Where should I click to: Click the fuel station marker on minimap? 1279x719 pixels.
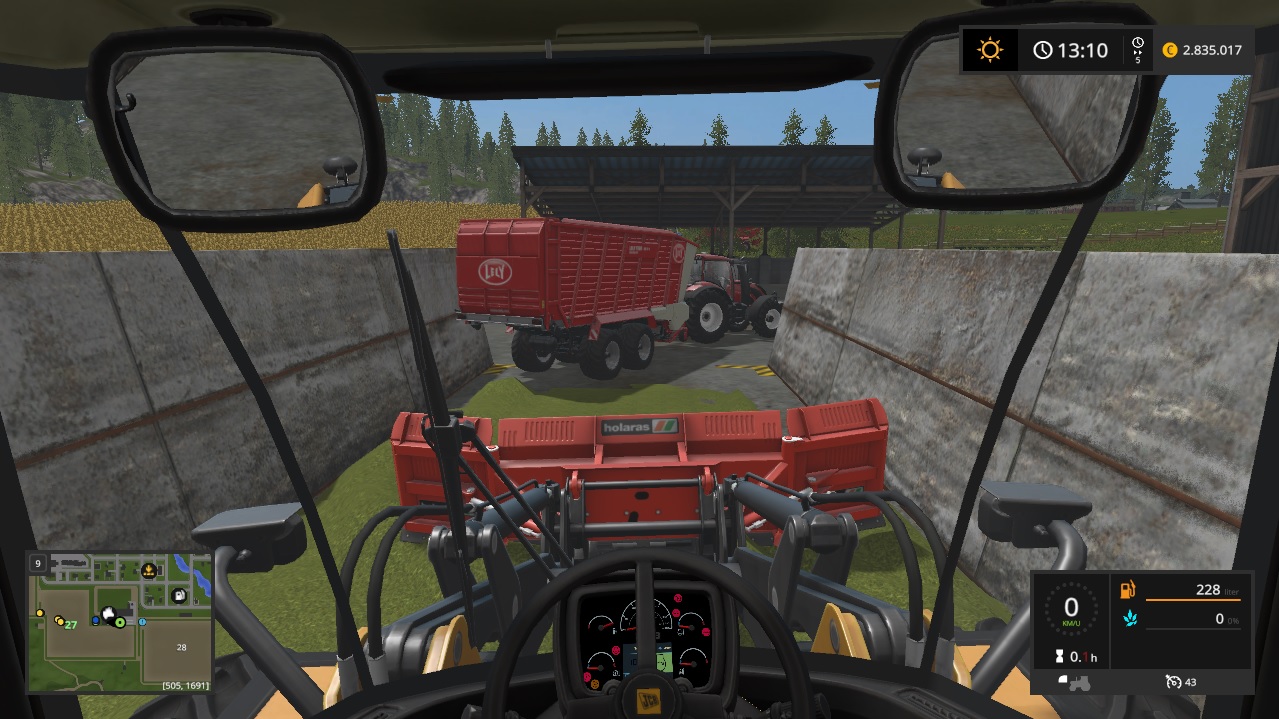click(179, 596)
